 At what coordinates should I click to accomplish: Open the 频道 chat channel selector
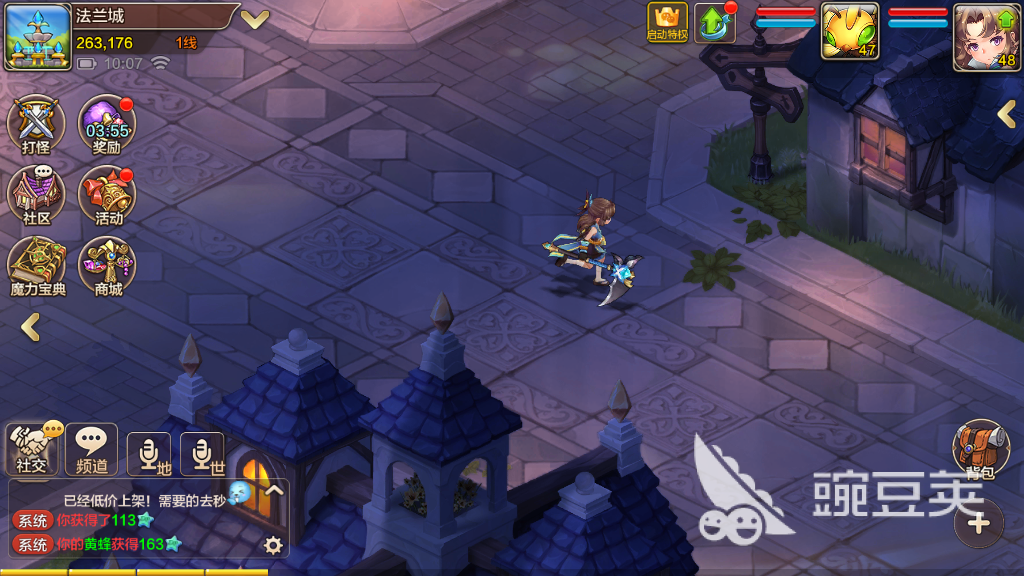[92, 448]
